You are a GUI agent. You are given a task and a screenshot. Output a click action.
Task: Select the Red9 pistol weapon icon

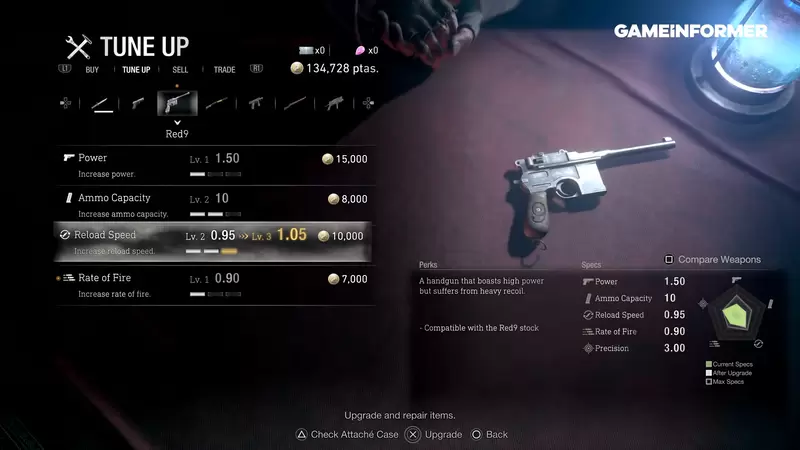(177, 103)
